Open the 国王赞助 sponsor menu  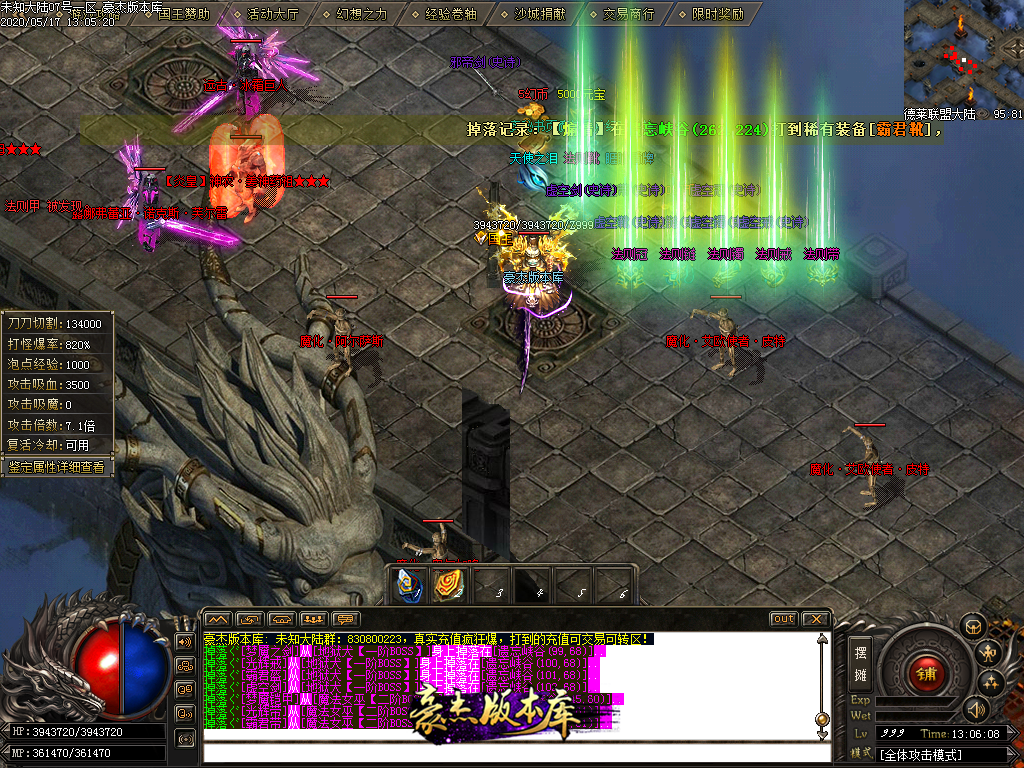183,14
